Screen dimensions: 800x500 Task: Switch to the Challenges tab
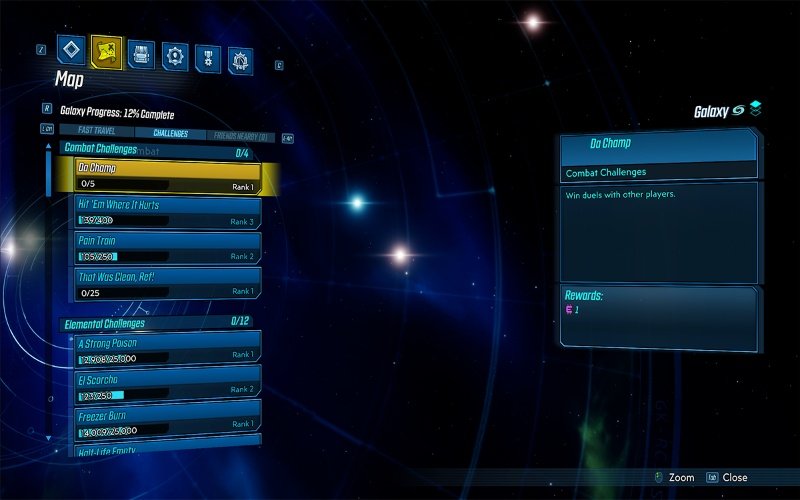[x=170, y=133]
